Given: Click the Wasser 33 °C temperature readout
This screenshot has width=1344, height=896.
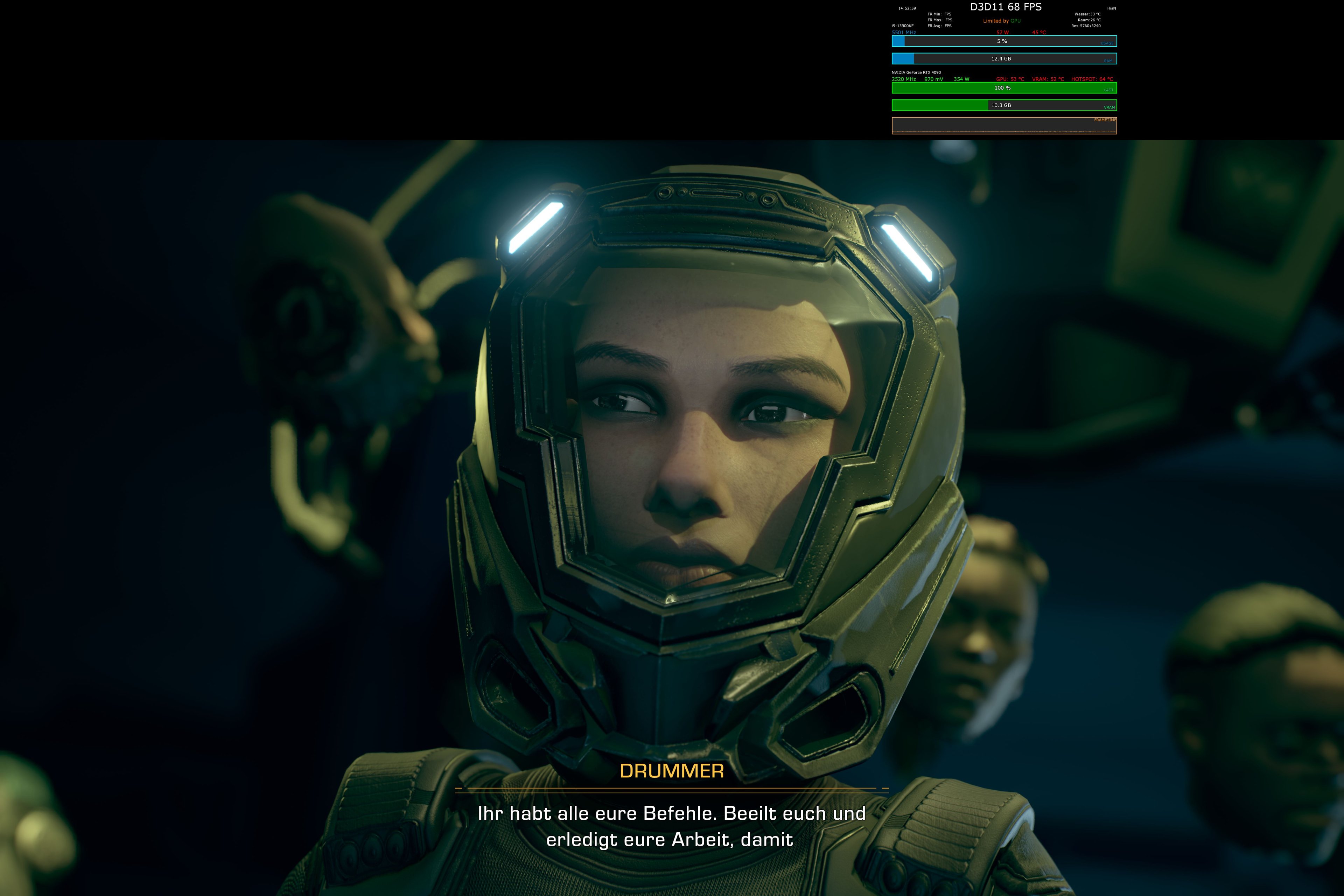Looking at the screenshot, I should pos(1088,14).
